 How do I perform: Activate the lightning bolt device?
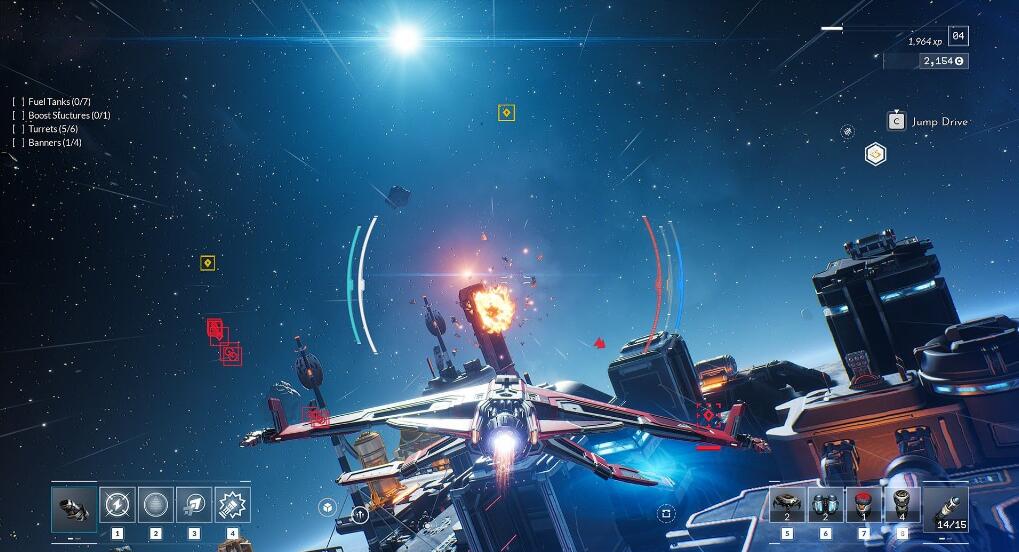click(x=117, y=504)
